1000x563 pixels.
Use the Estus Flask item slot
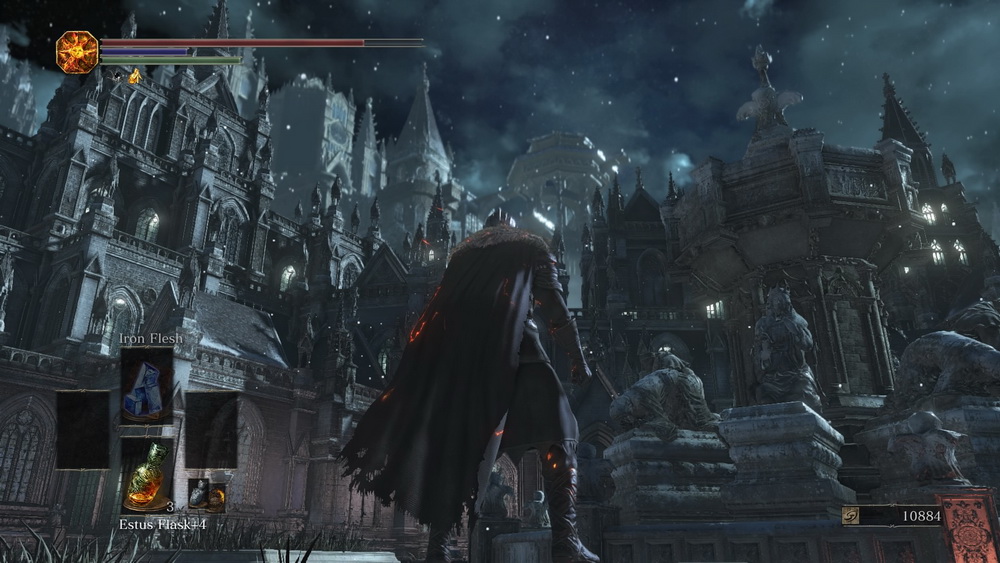tap(147, 477)
